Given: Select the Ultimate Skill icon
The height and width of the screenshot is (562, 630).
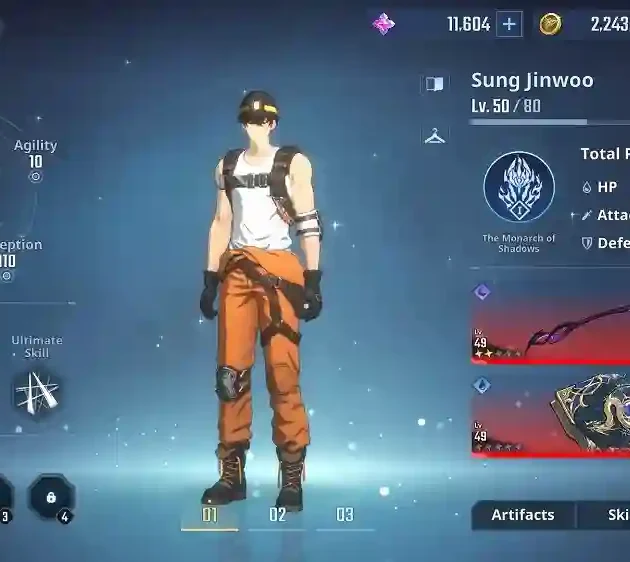Looking at the screenshot, I should (37, 391).
